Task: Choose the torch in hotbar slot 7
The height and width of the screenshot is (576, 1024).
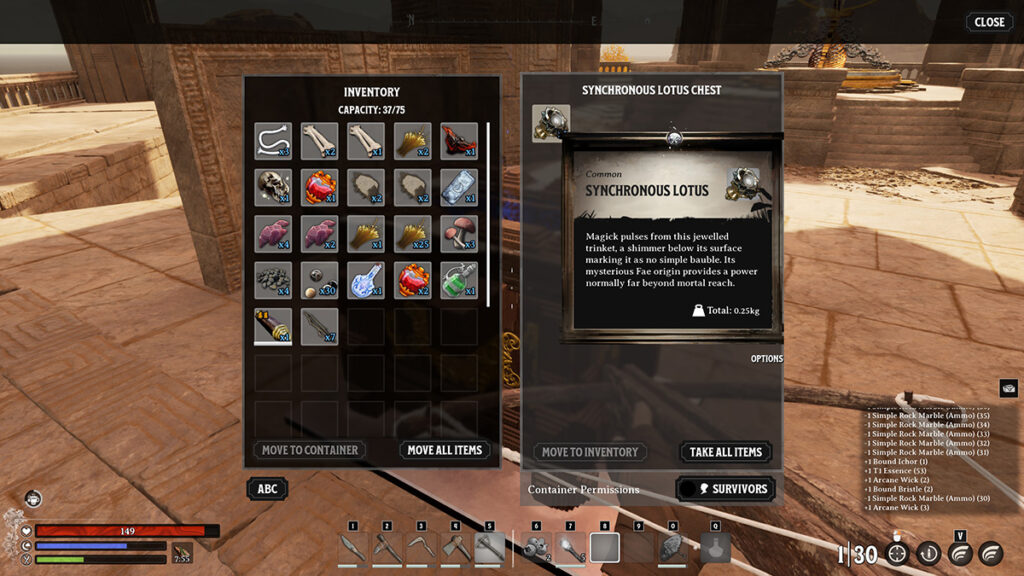Action: point(570,547)
